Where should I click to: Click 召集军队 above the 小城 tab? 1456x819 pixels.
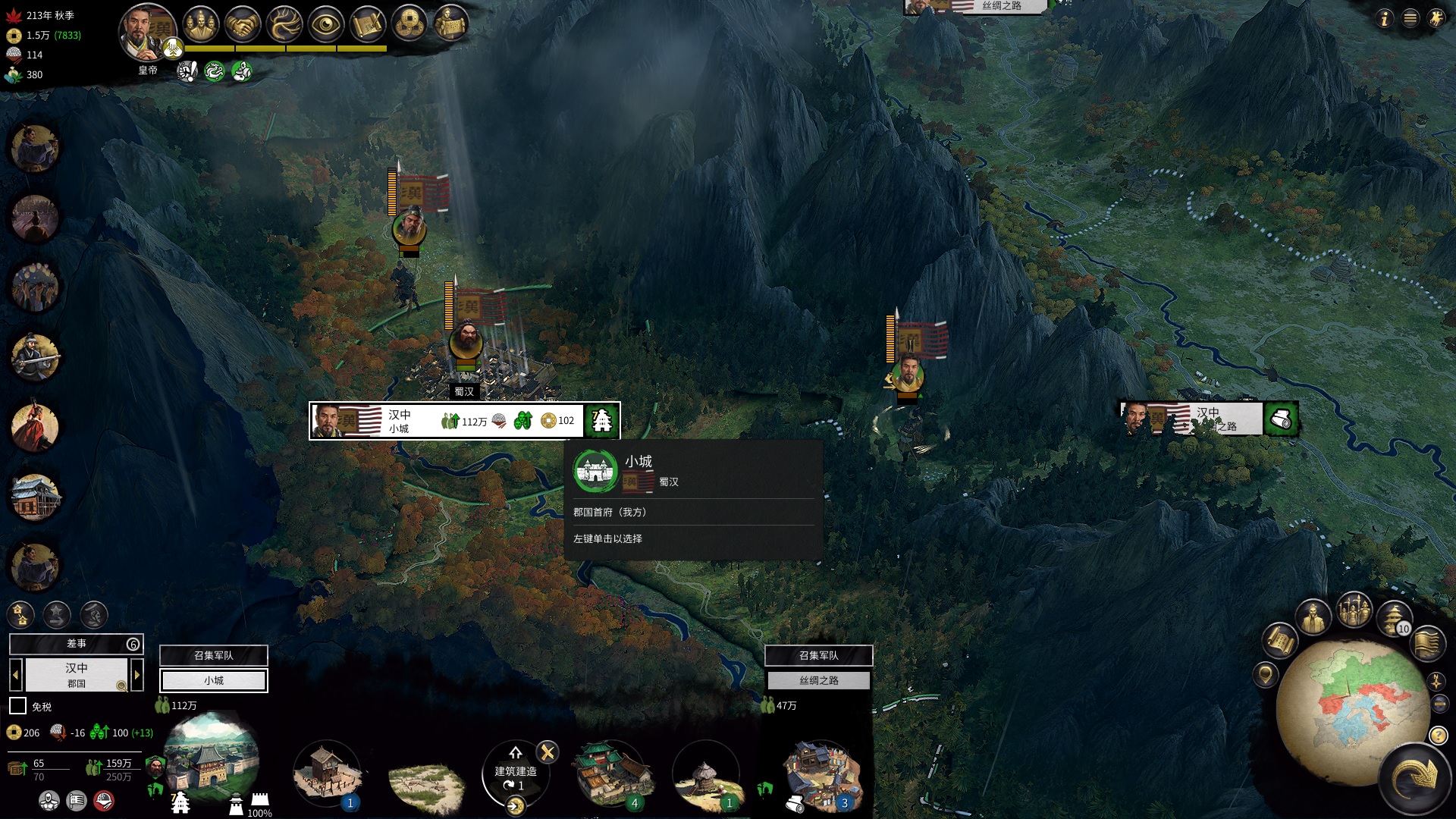tap(213, 655)
